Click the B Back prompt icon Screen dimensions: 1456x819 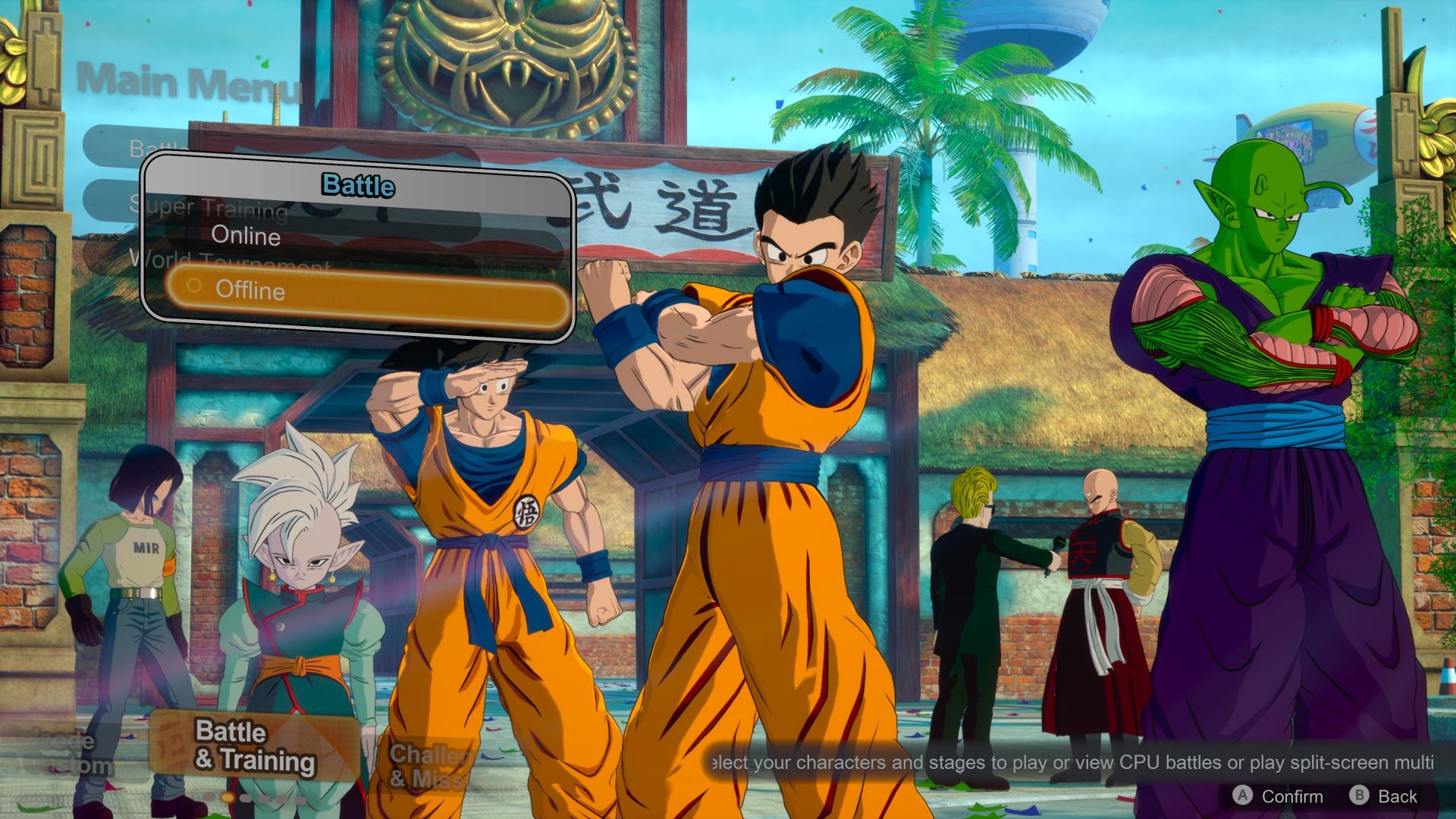[x=1360, y=795]
